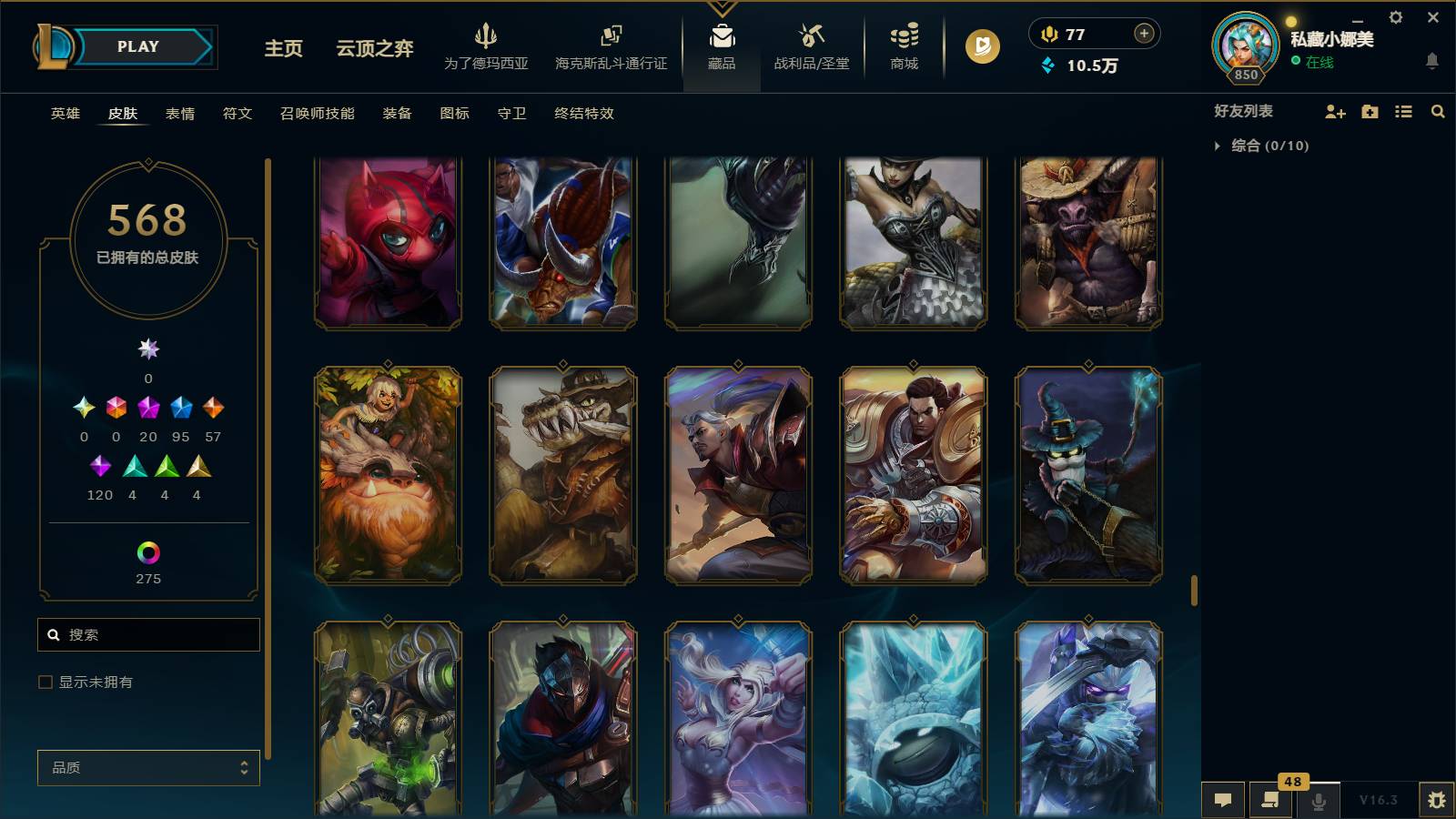Click the 搜索 search input field
The height and width of the screenshot is (819, 1456).
click(148, 634)
